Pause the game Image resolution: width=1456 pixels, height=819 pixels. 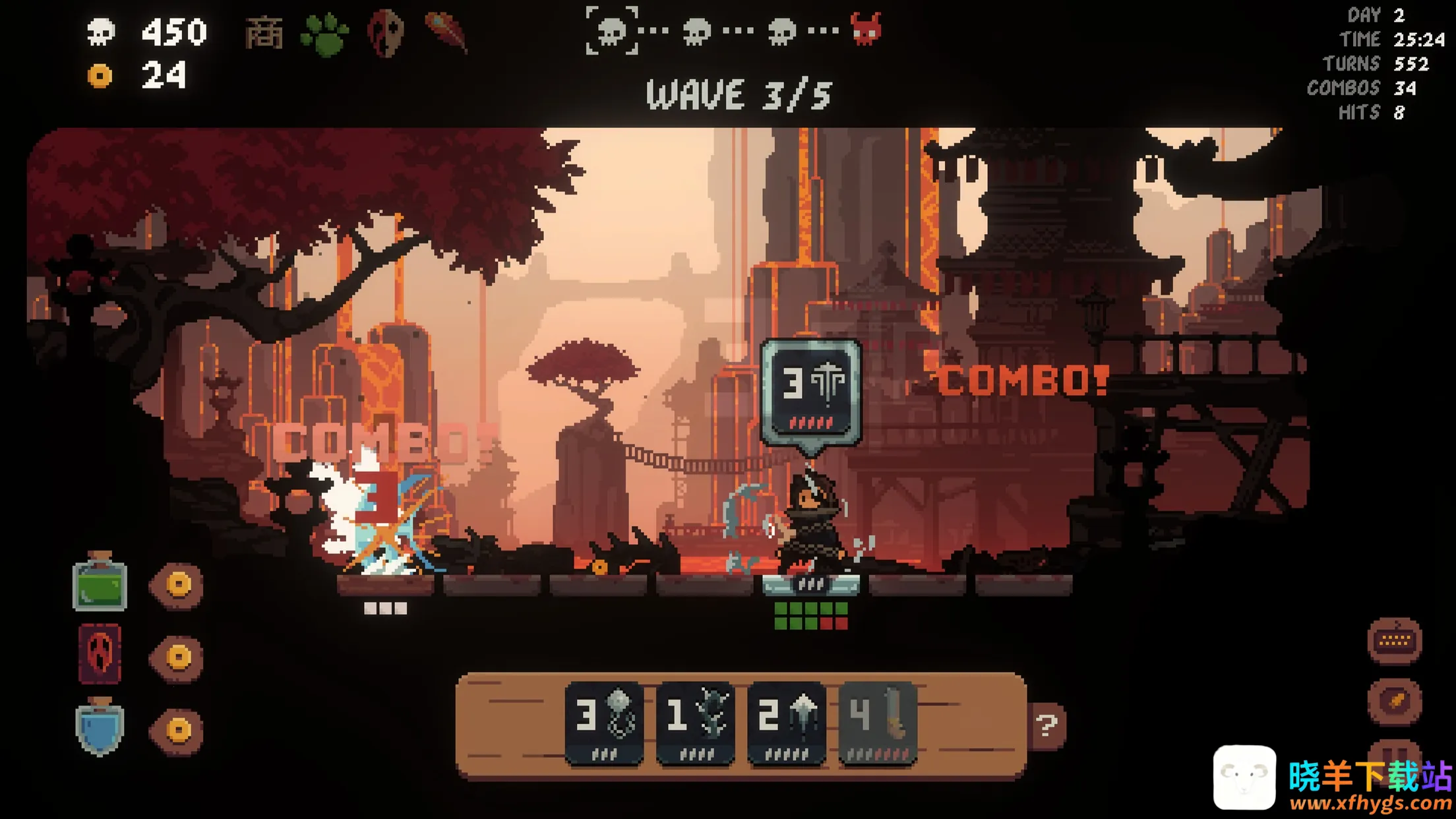point(1395,752)
